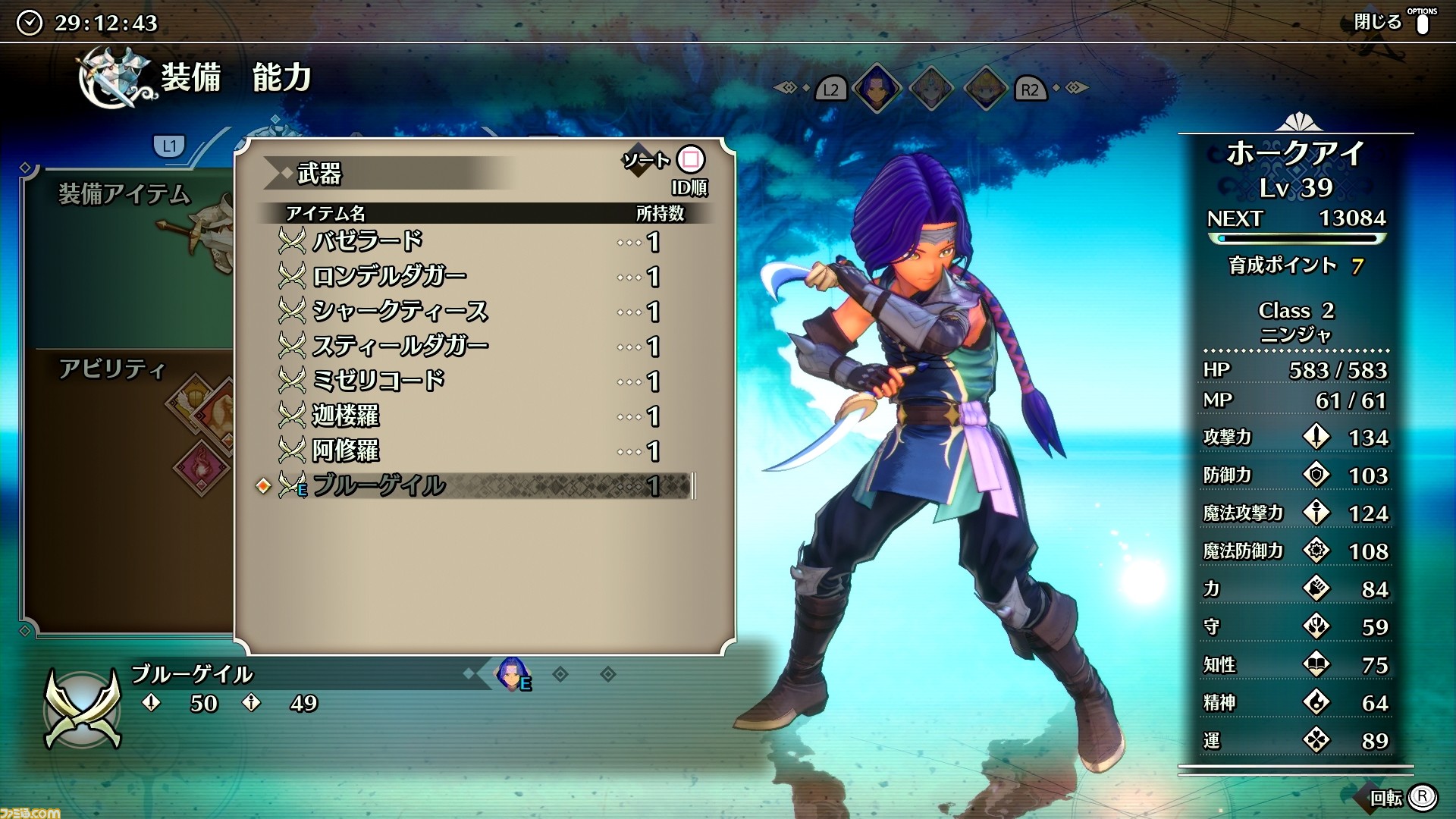Switch to the blonde armored party member portrait

[931, 88]
